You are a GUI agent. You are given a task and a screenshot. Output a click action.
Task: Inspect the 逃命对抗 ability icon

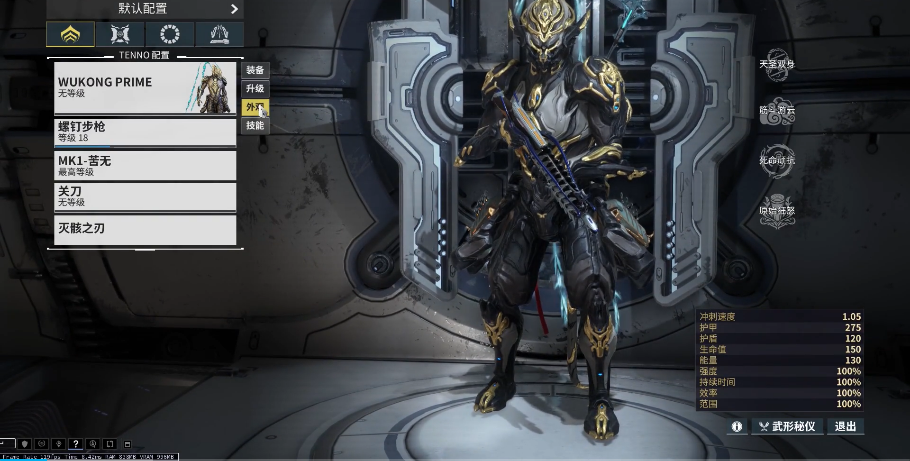777,161
